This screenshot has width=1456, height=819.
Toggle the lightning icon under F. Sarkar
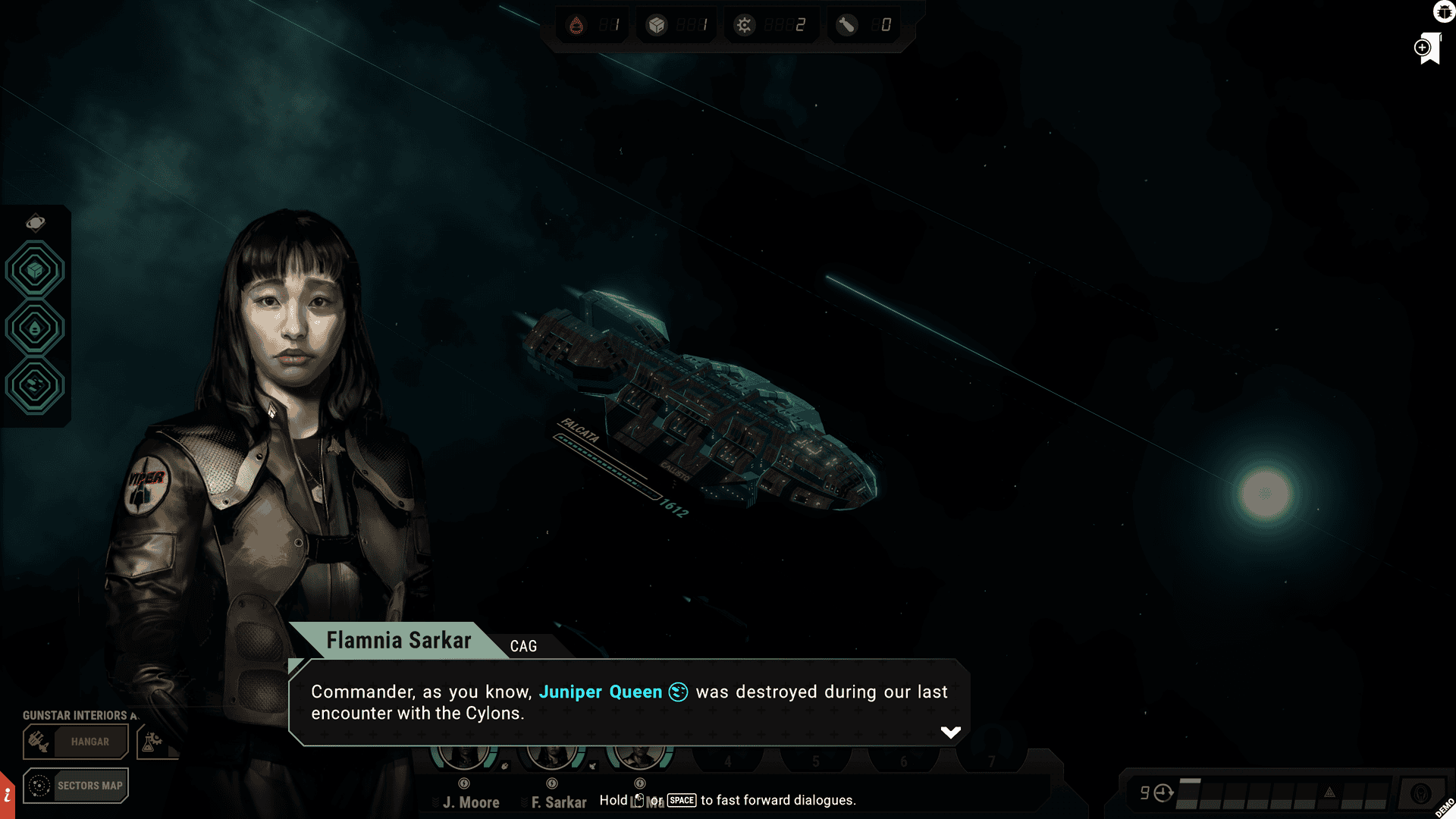551,783
